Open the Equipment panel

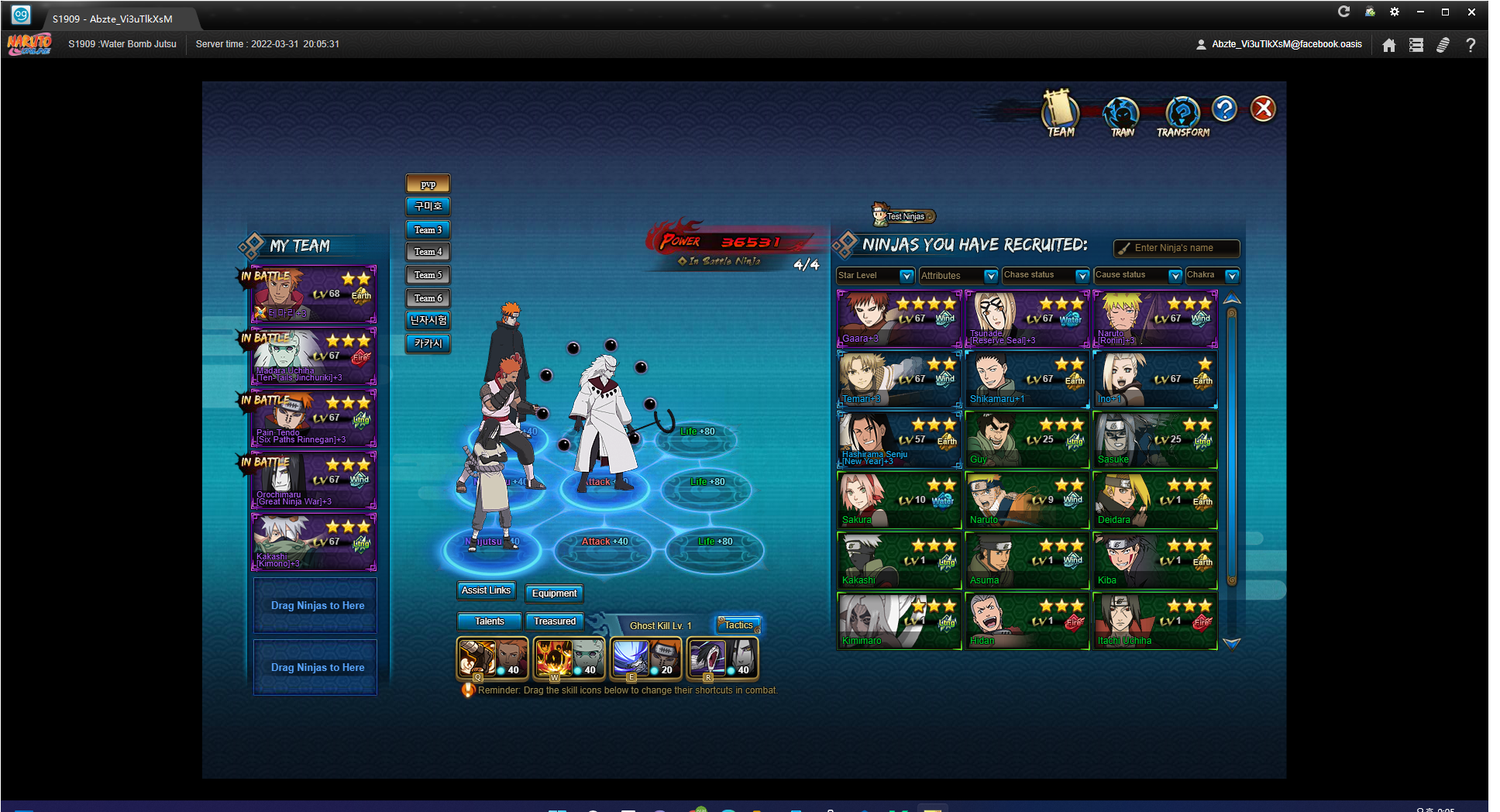pos(554,594)
